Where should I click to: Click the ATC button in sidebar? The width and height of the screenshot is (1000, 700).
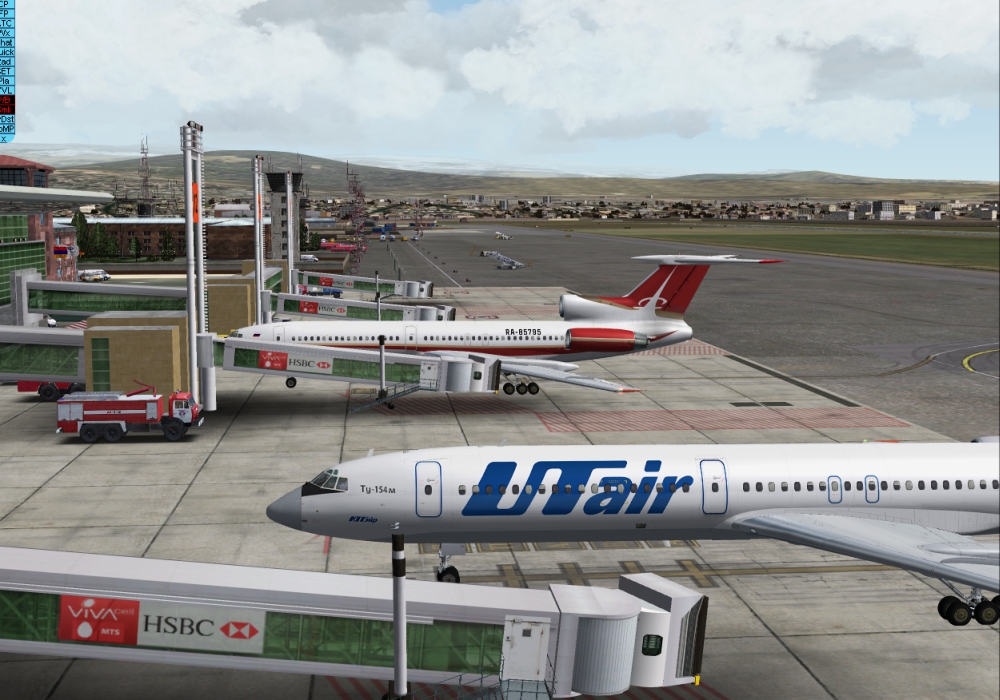click(7, 23)
